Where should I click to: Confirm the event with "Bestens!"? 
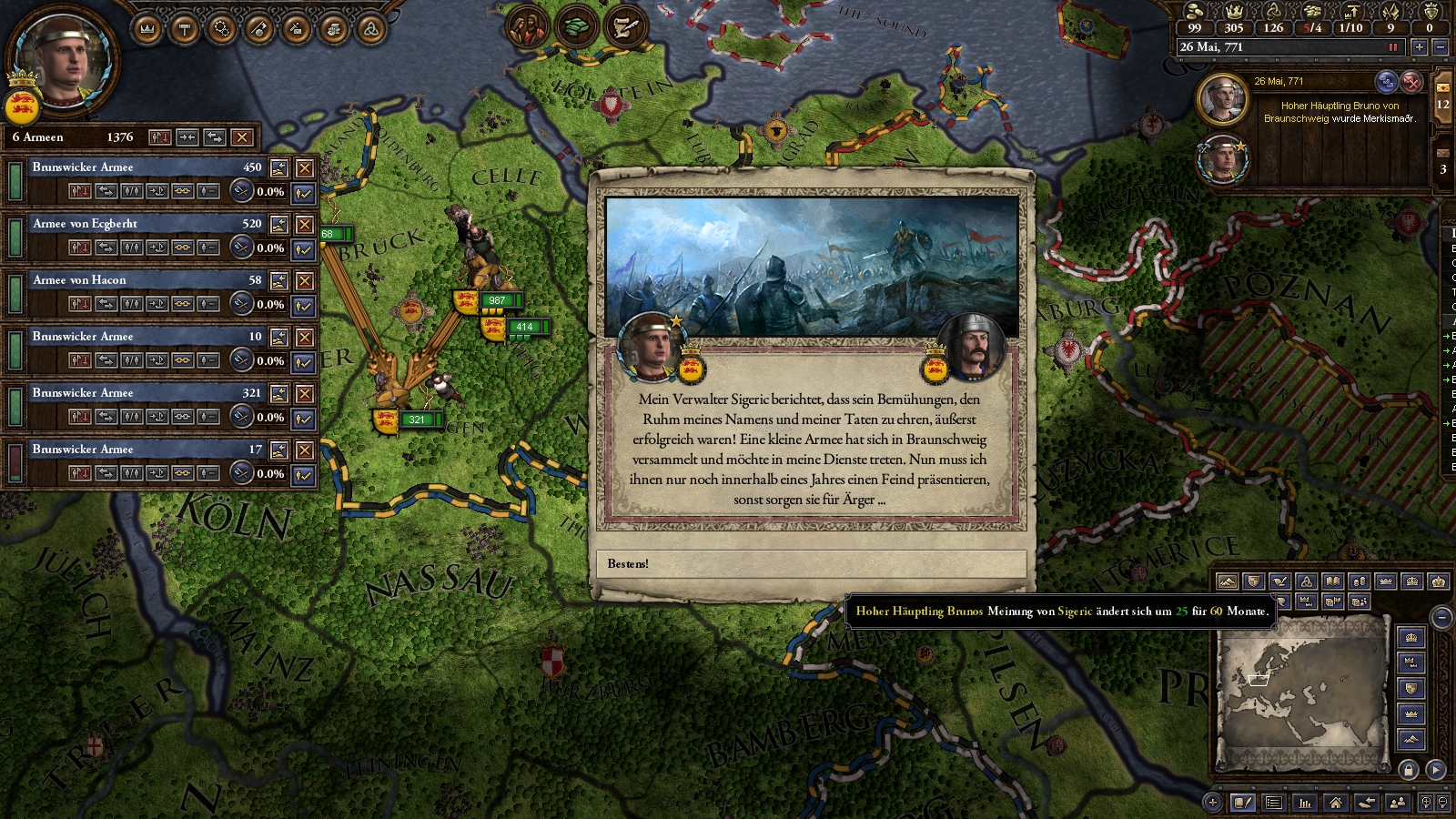coord(811,564)
